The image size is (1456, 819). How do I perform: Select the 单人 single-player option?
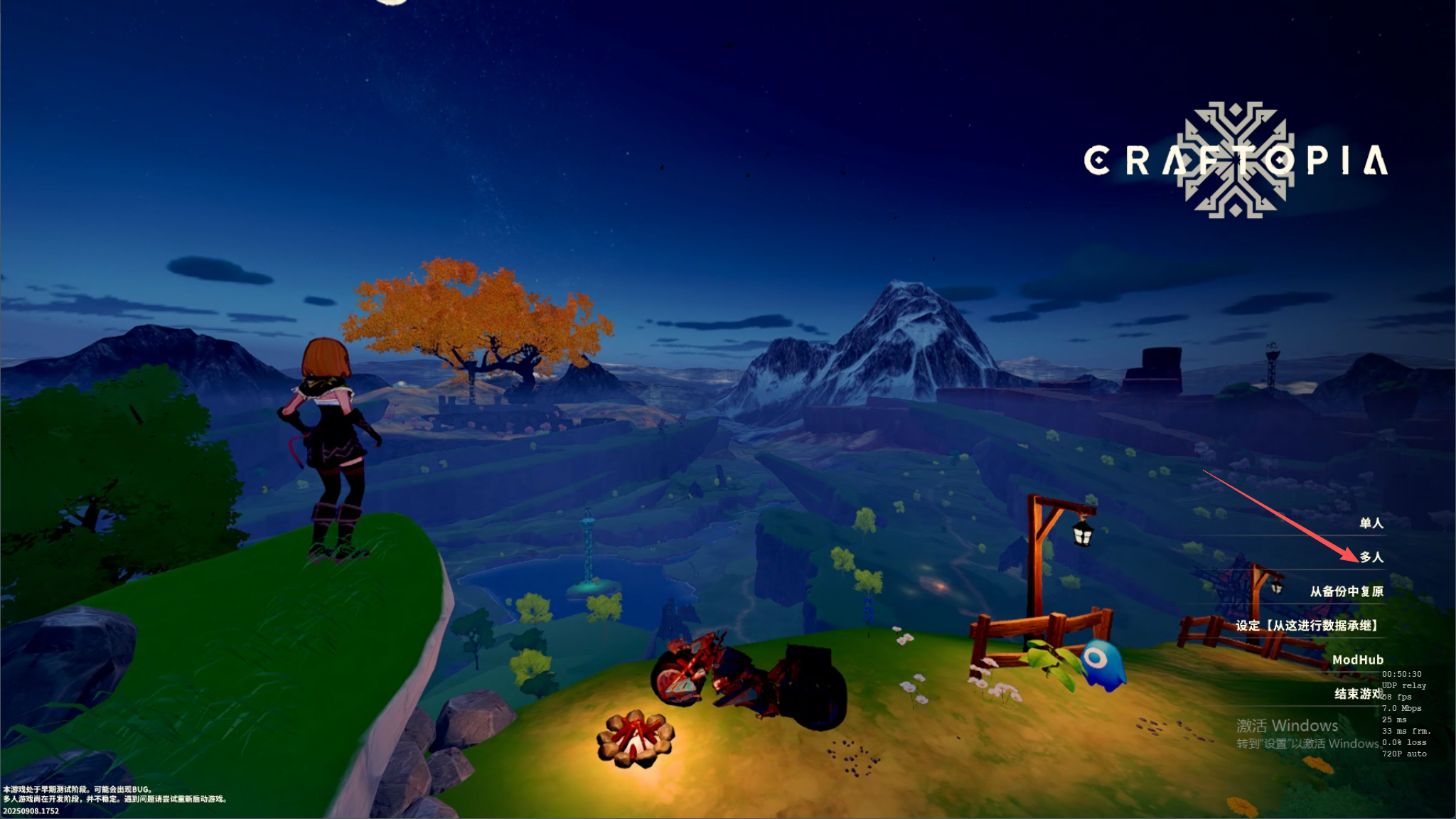point(1371,523)
